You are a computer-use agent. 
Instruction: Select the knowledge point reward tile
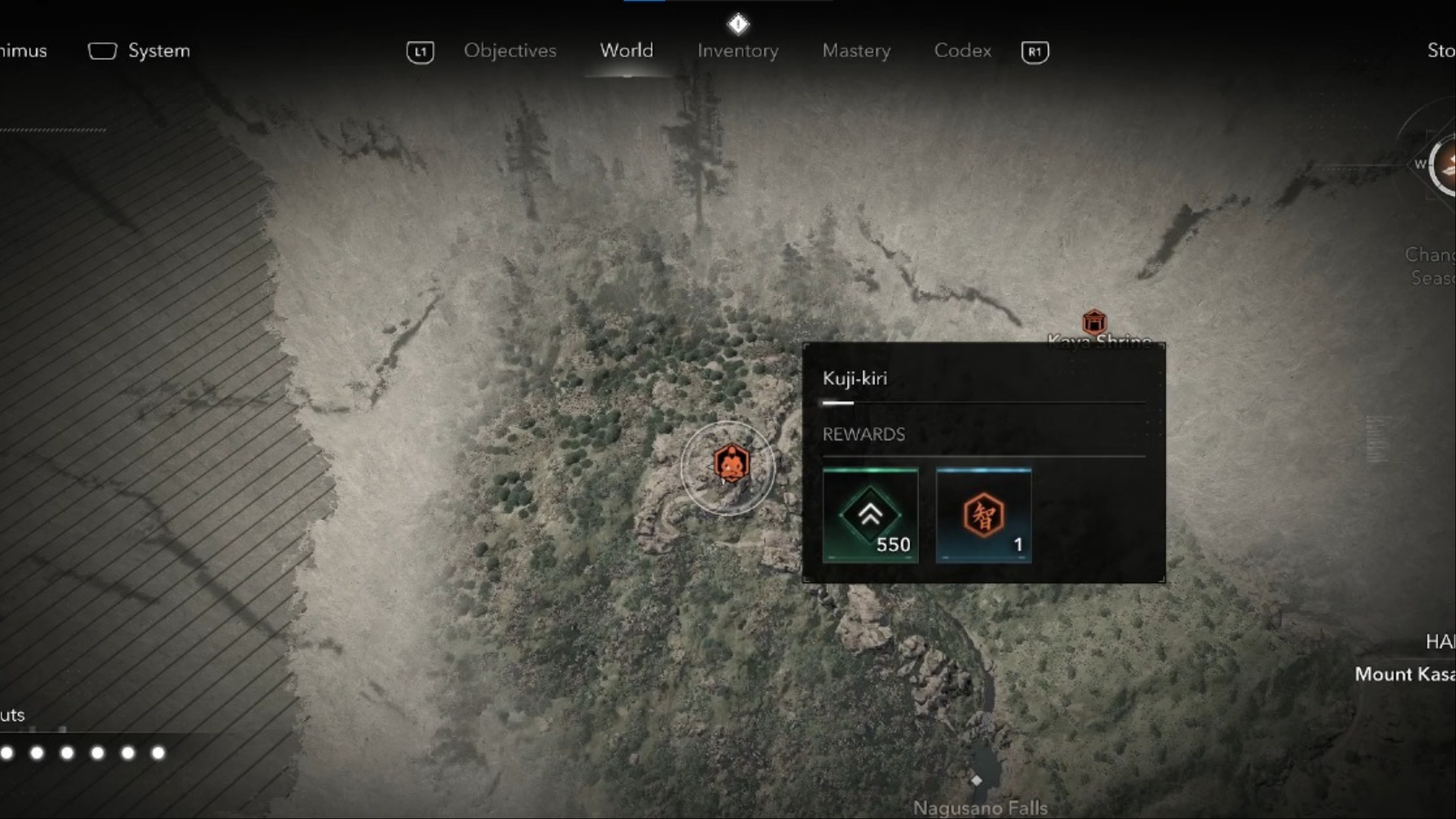[984, 516]
